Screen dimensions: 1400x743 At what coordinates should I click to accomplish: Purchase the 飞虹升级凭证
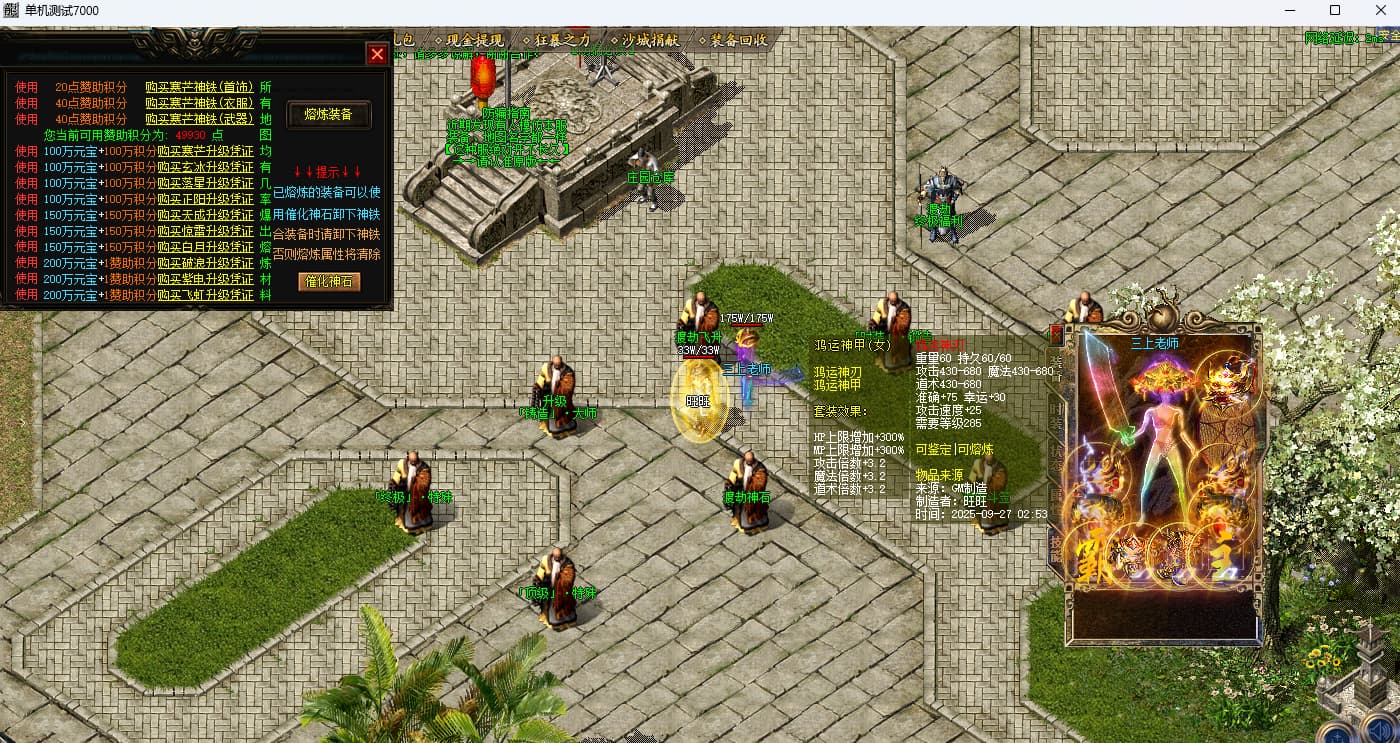(205, 295)
